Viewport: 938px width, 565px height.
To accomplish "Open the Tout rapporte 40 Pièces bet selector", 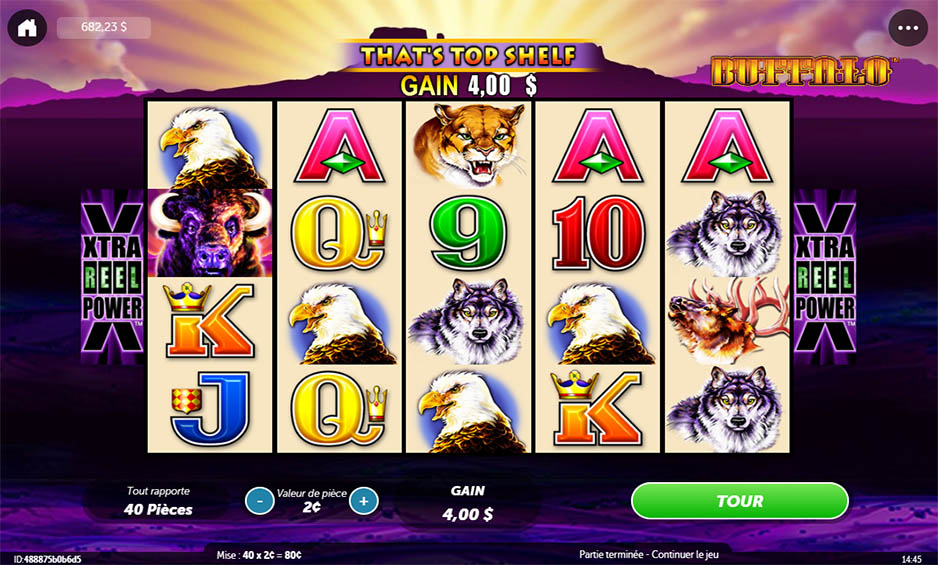I will click(x=159, y=501).
